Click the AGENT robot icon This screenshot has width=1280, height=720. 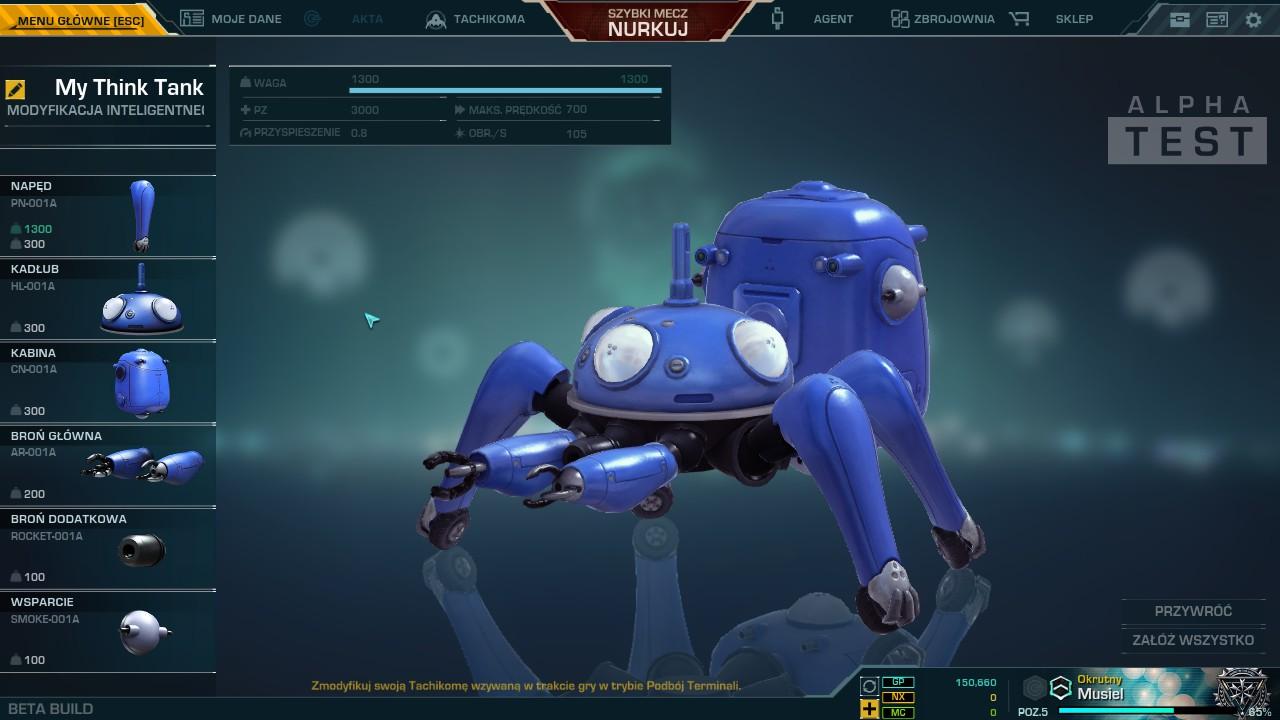coord(776,18)
